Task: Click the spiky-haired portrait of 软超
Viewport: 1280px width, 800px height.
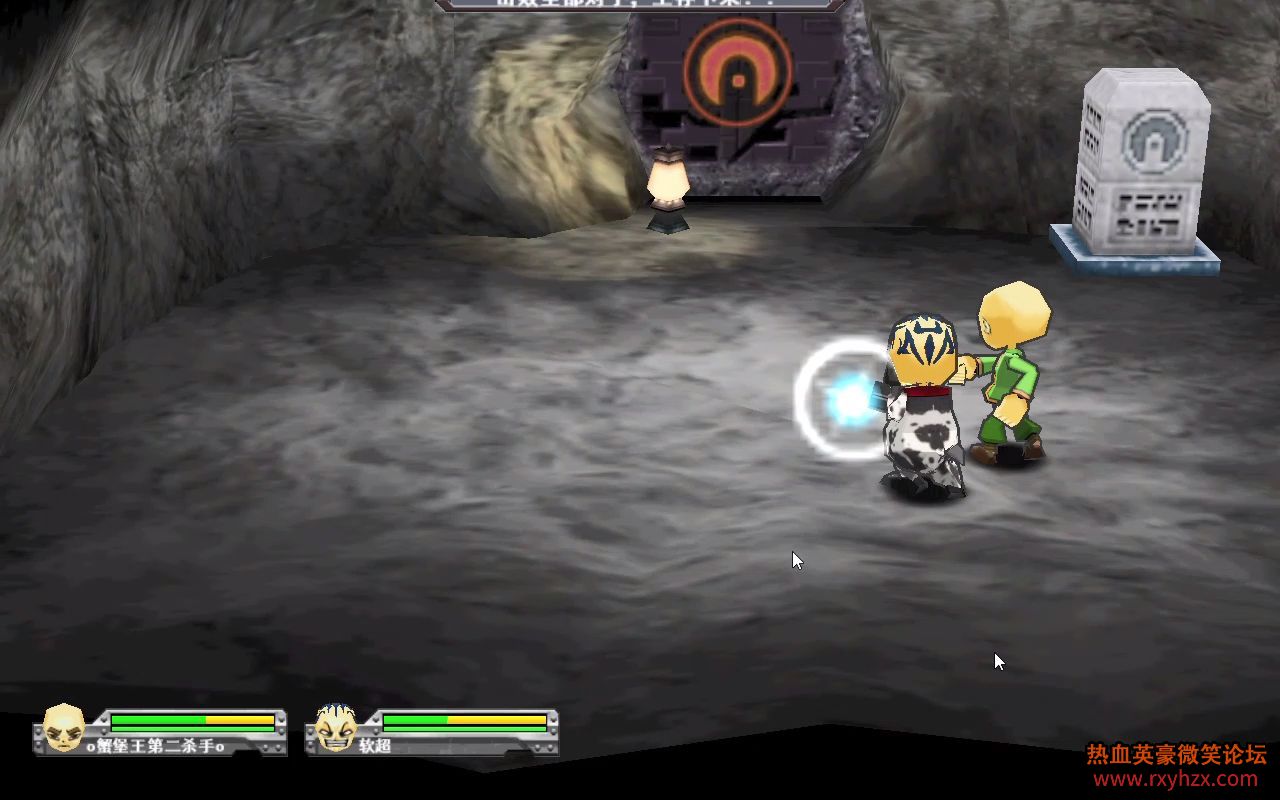Action: 336,727
